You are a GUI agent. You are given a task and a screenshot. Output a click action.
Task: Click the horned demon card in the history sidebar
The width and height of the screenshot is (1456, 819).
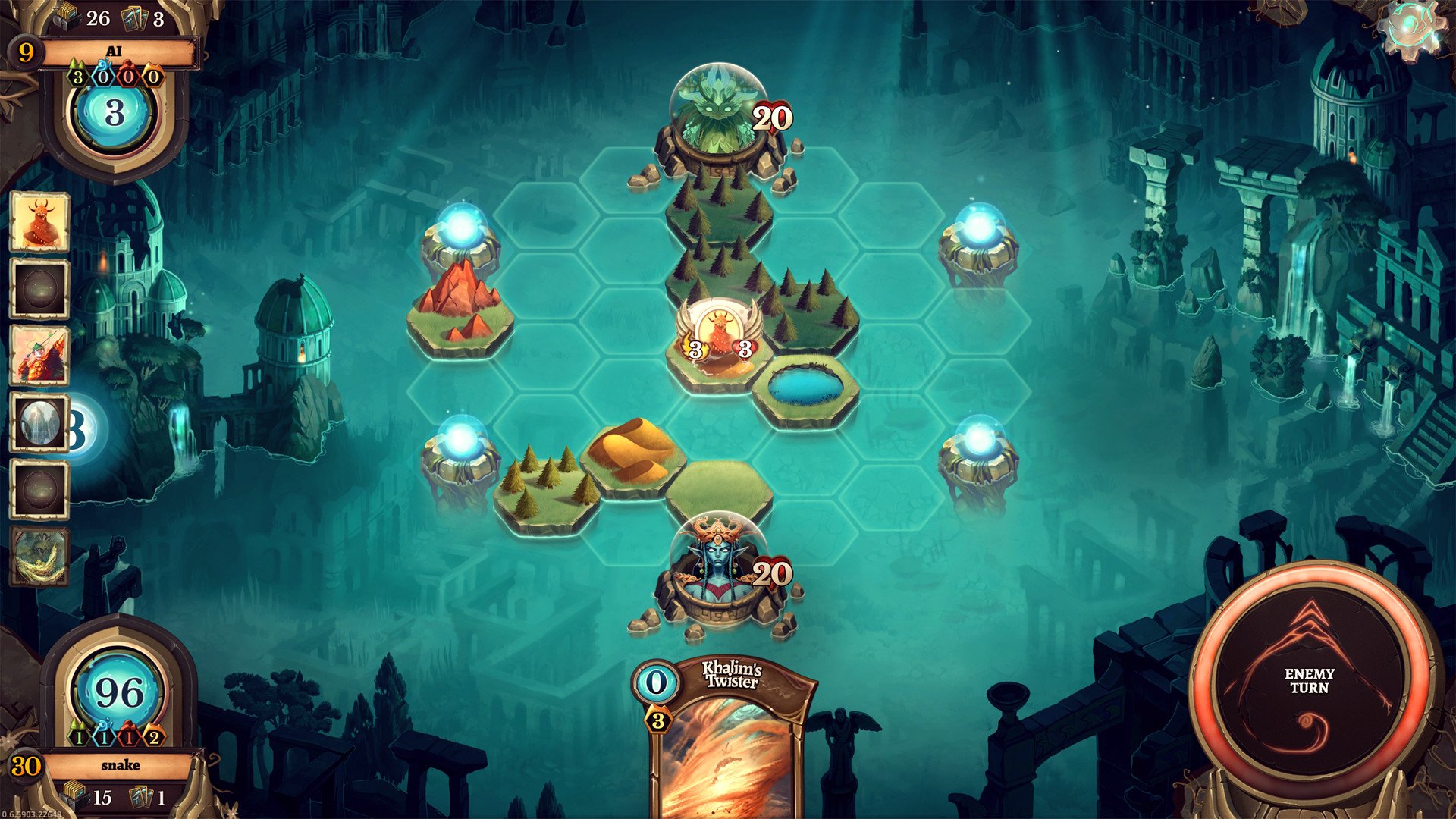pyautogui.click(x=39, y=224)
